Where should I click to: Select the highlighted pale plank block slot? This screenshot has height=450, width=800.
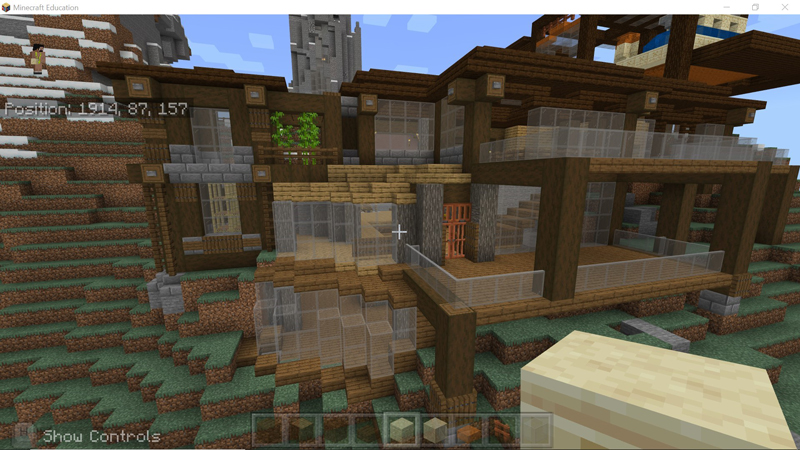coord(402,430)
